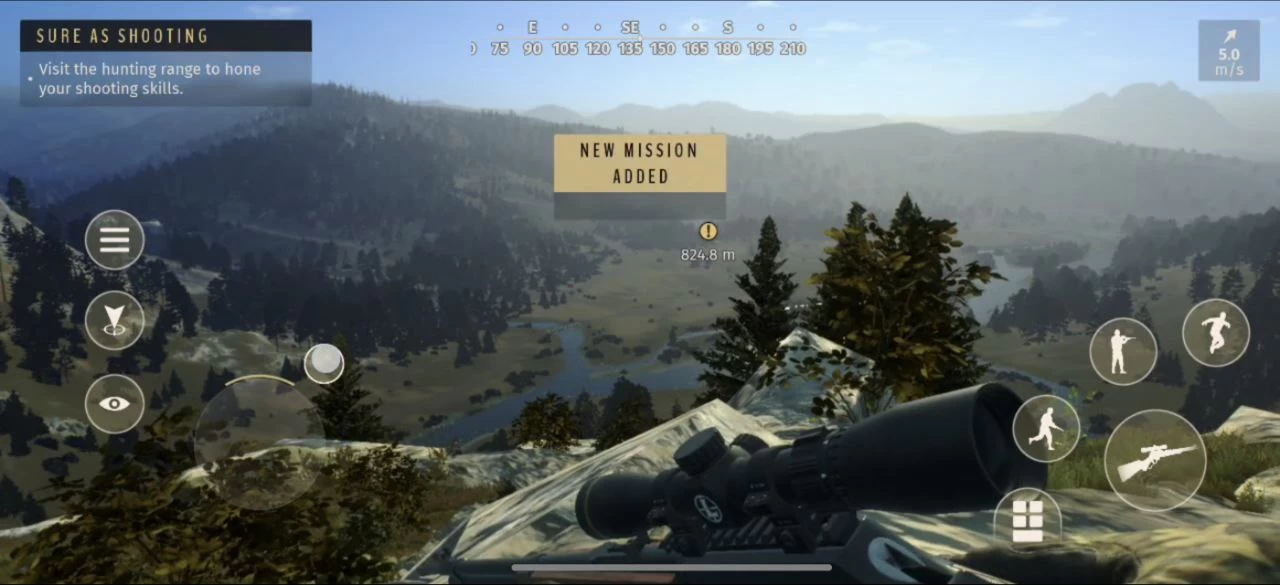Click the small round knob above the joystick
The image size is (1280, 585).
pyautogui.click(x=323, y=364)
